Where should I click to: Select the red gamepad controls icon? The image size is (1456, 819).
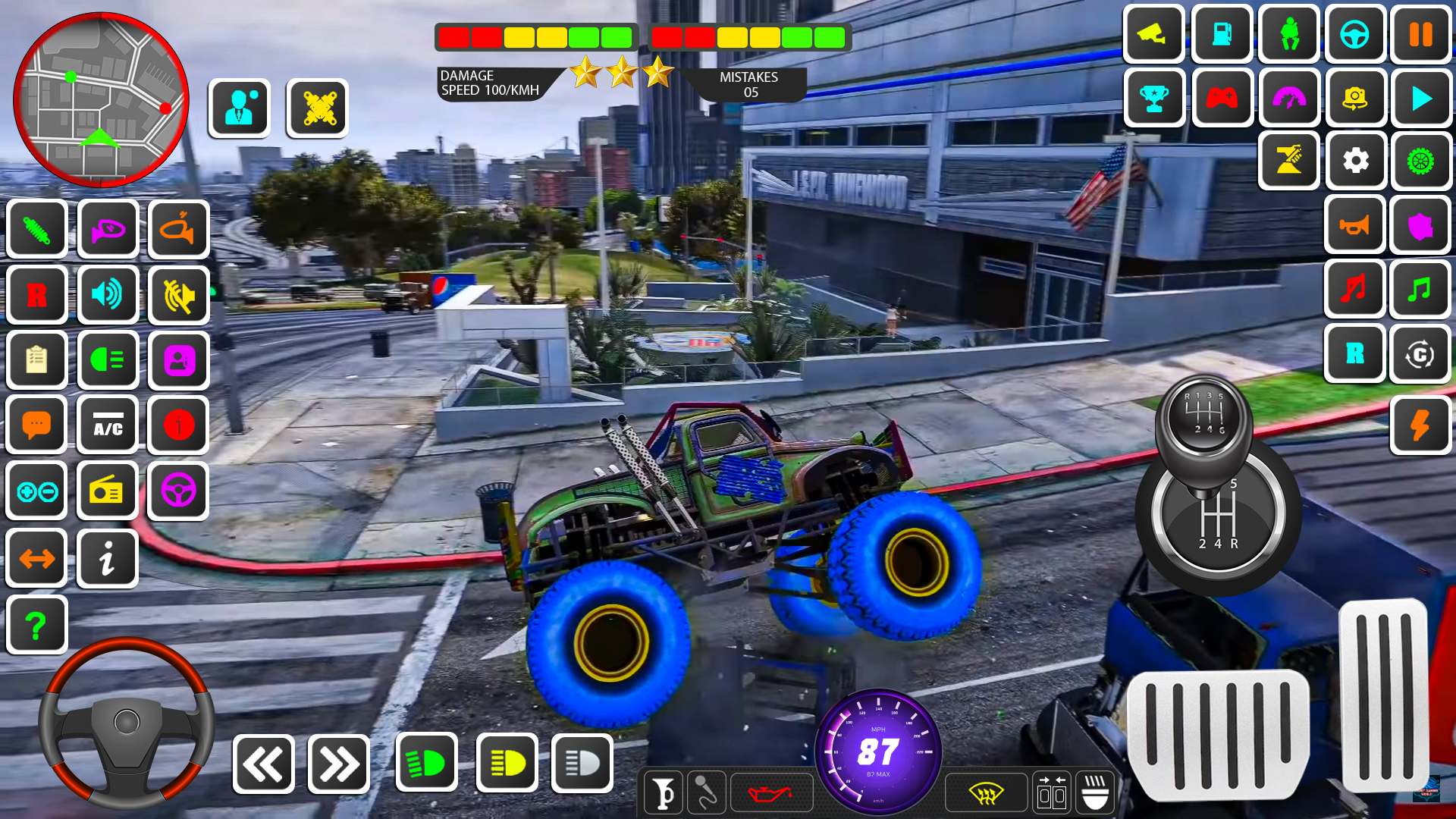coord(1222,99)
